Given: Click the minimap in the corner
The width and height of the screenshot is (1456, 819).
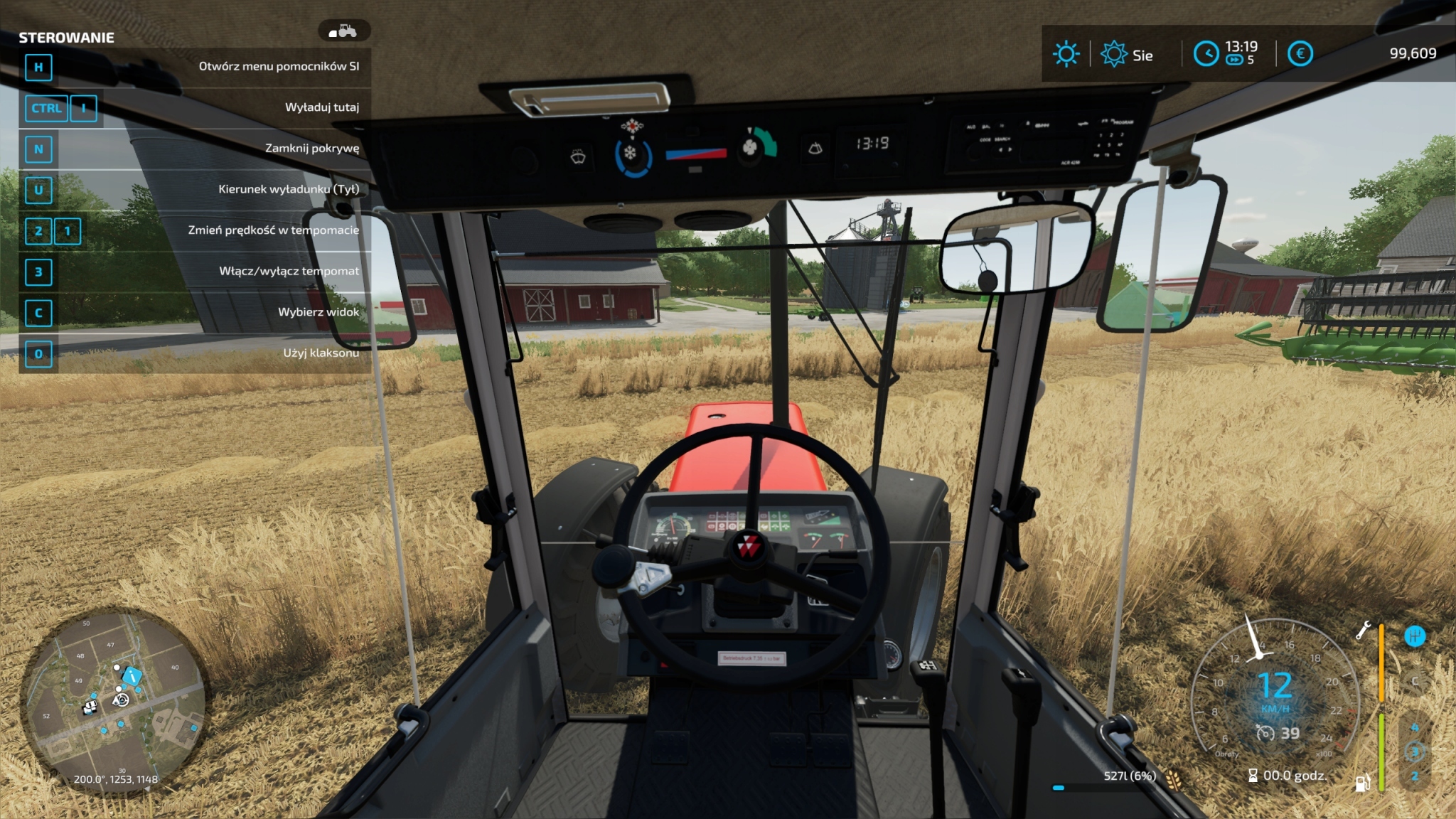Looking at the screenshot, I should (x=114, y=700).
